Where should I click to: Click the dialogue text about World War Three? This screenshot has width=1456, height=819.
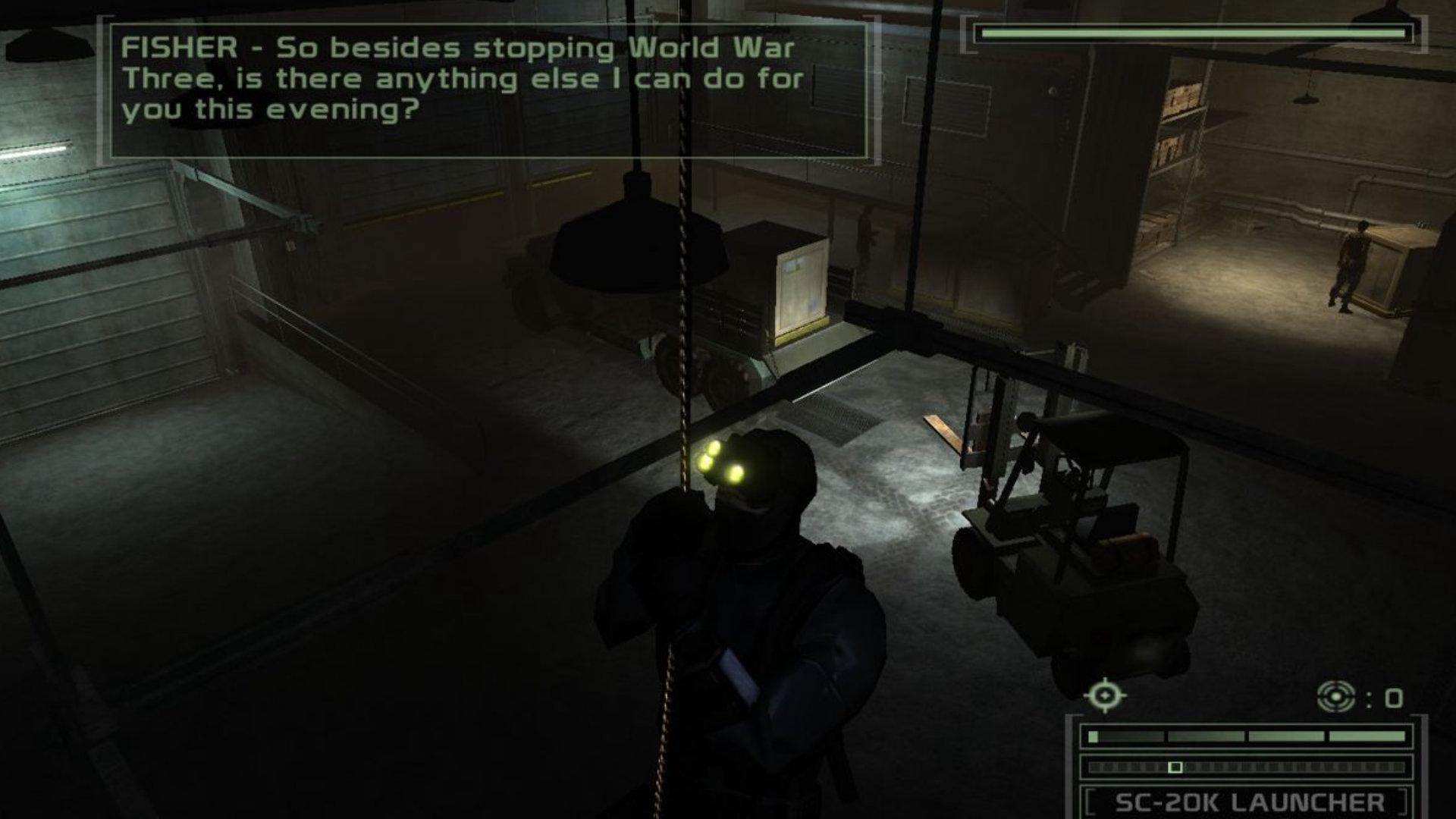tap(713, 48)
